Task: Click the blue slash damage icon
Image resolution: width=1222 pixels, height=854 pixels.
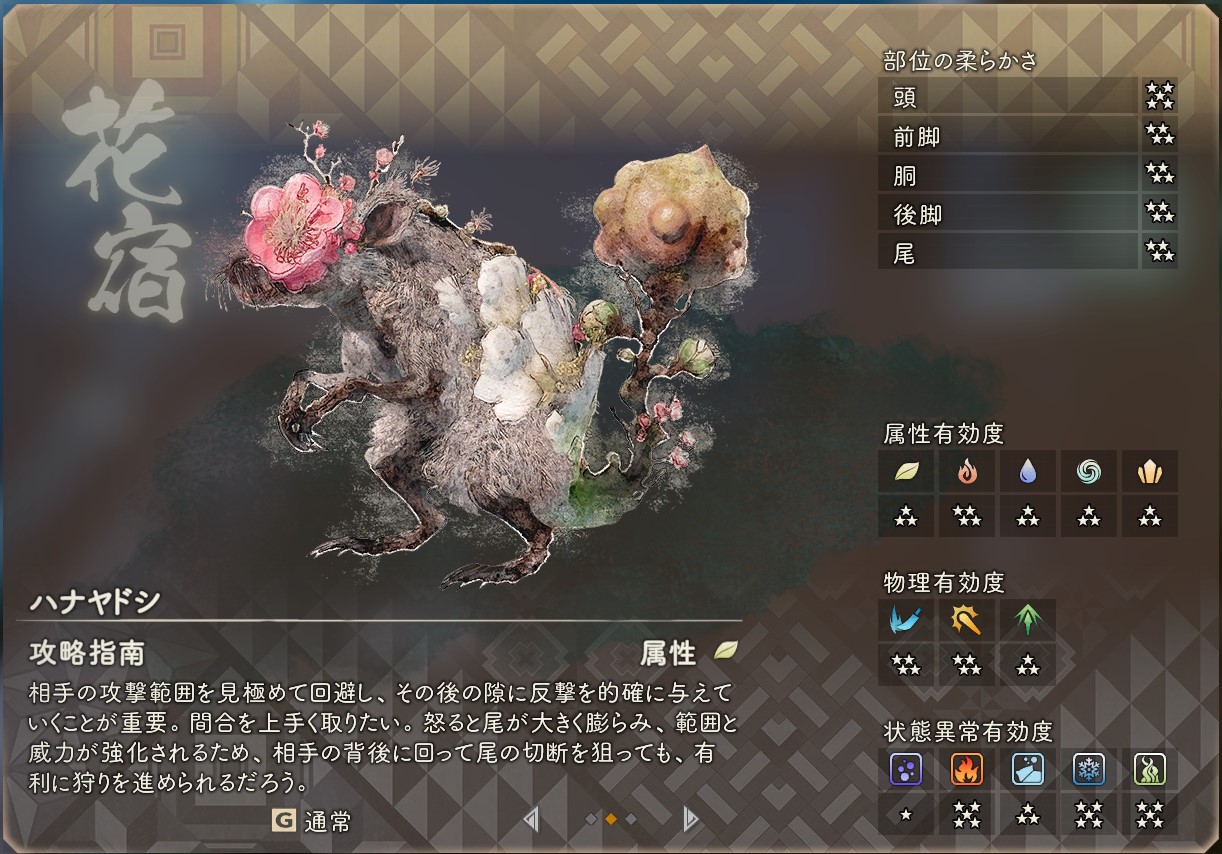Action: pyautogui.click(x=906, y=620)
